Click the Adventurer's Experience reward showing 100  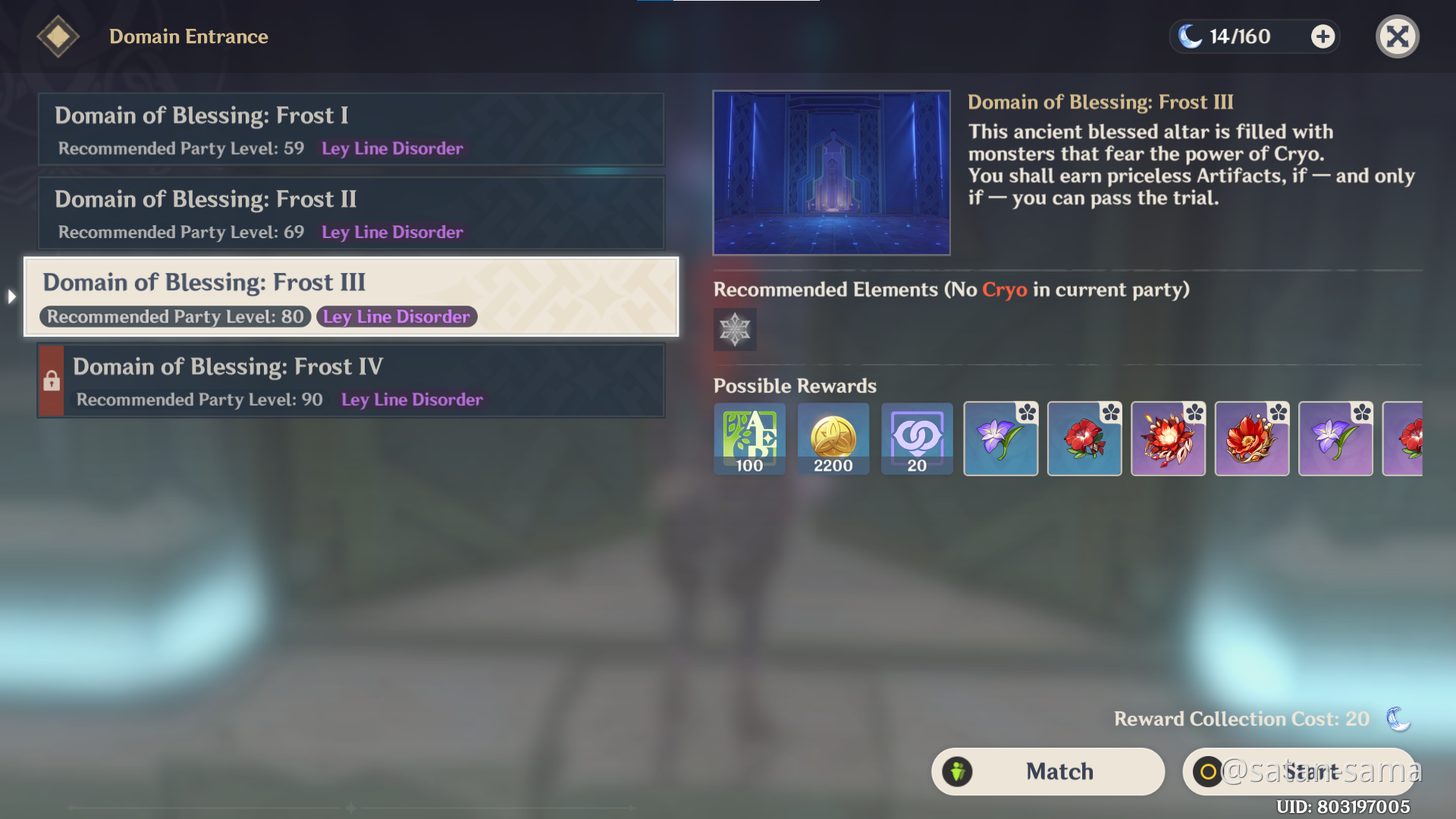[748, 438]
